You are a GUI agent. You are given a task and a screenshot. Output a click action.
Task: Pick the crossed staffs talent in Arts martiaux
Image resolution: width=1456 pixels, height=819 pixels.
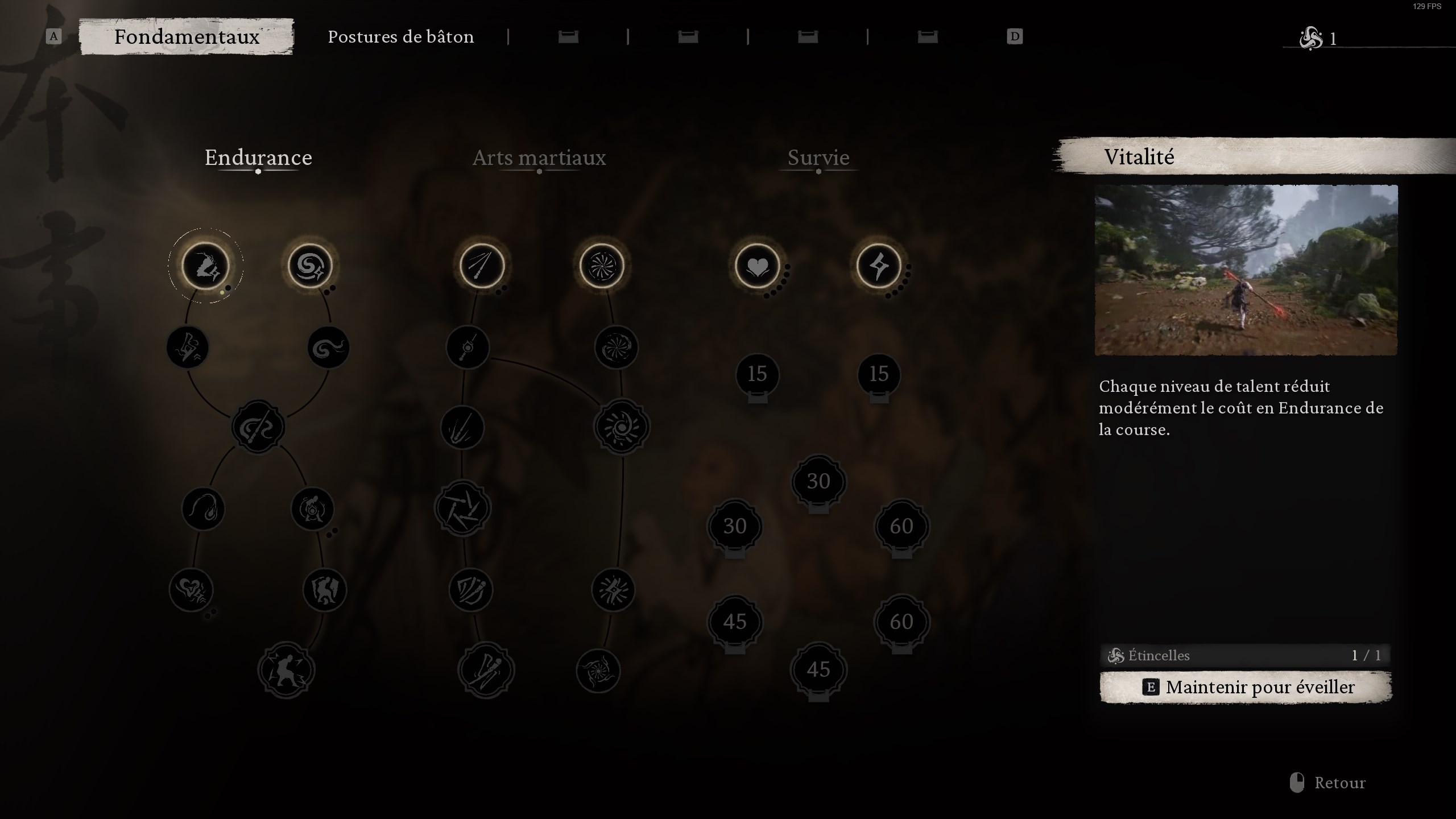482,266
